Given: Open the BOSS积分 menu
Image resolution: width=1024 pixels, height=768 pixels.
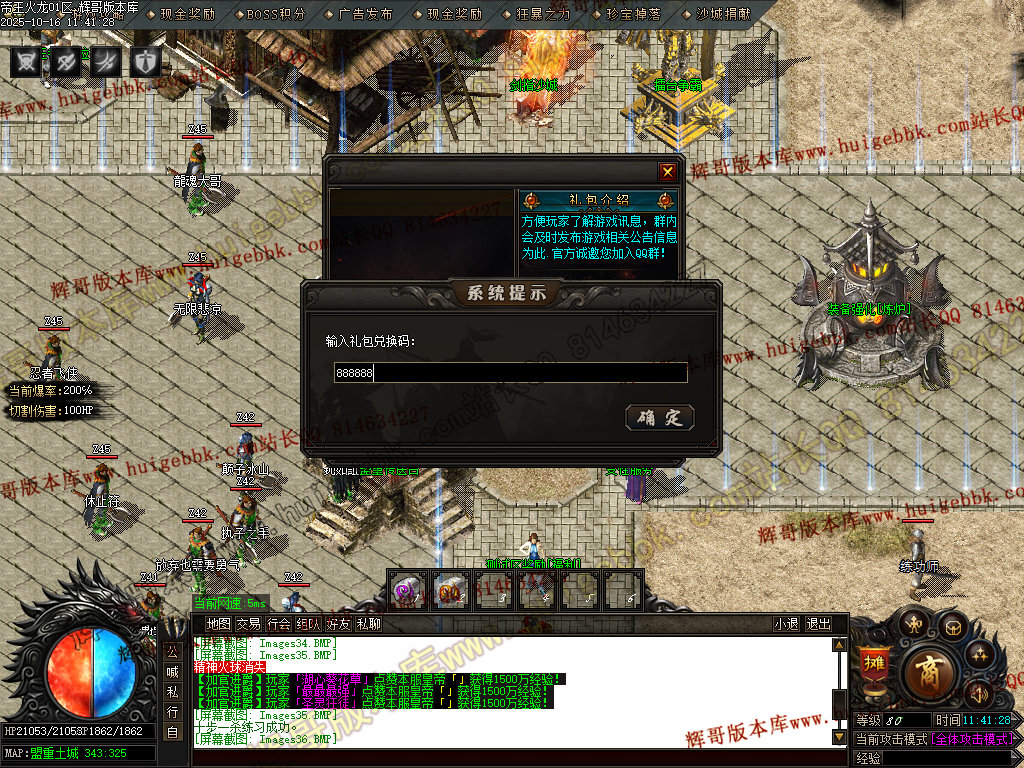Looking at the screenshot, I should 275,14.
